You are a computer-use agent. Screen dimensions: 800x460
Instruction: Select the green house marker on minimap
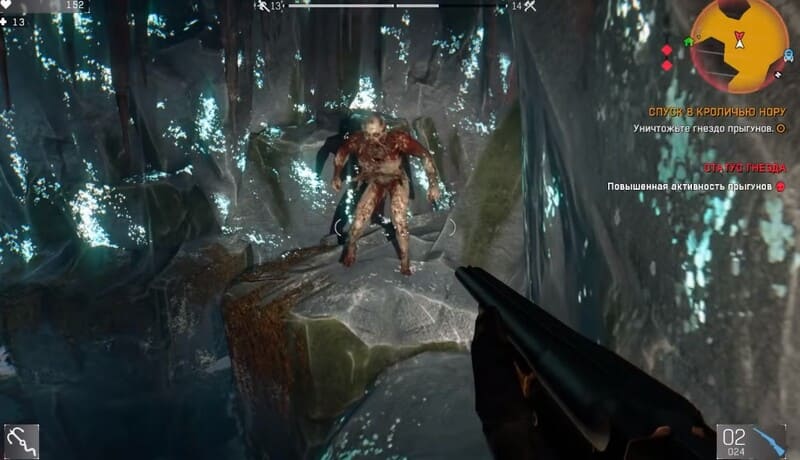point(688,42)
